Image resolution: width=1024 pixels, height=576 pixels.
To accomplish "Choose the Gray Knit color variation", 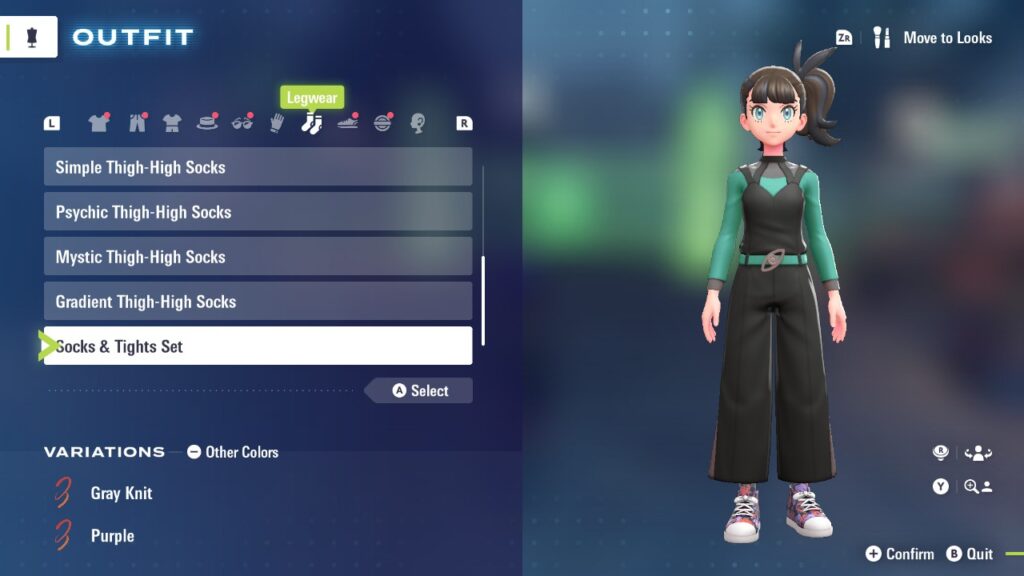I will (121, 493).
